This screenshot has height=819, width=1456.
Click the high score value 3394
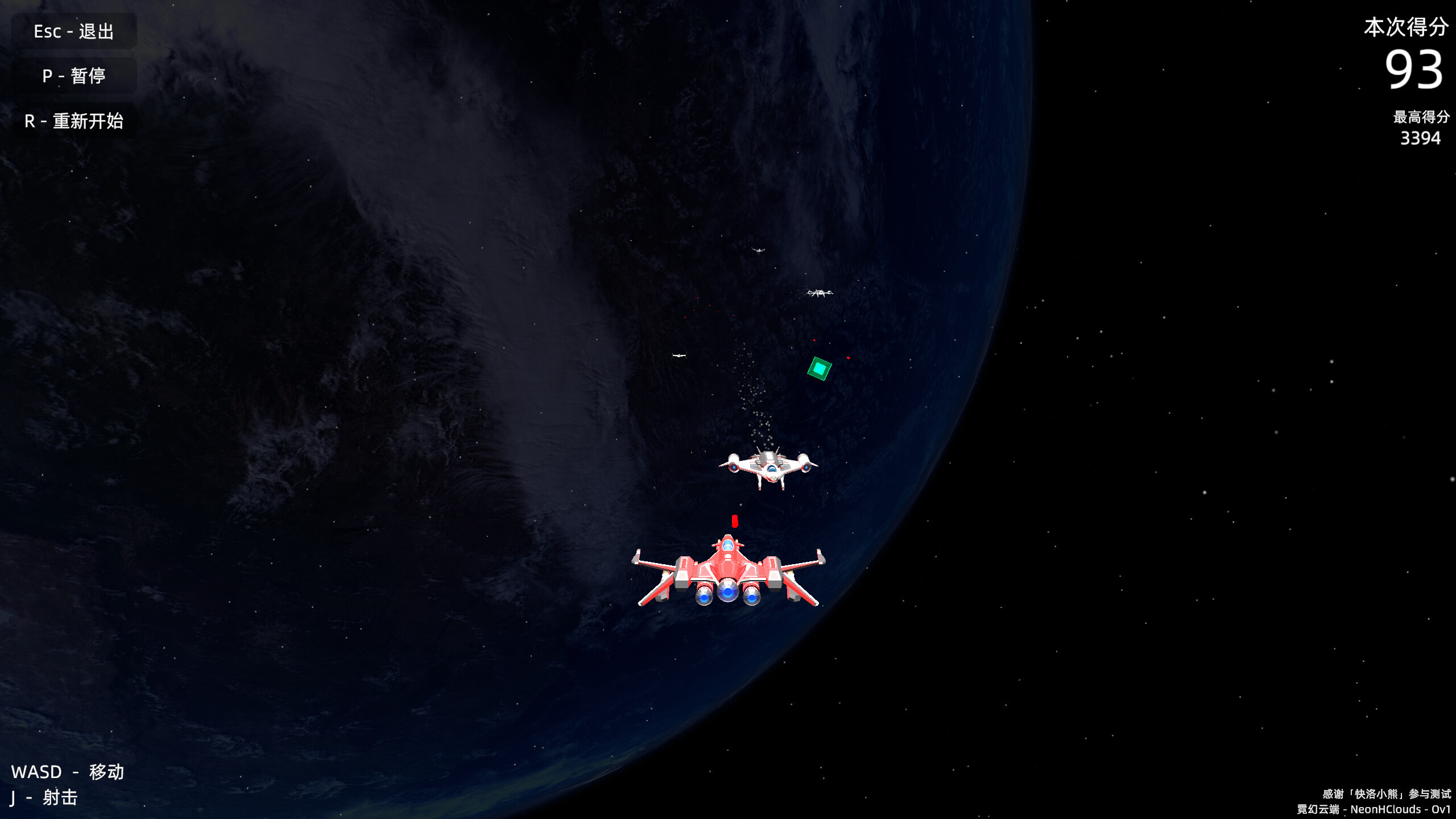(1421, 138)
